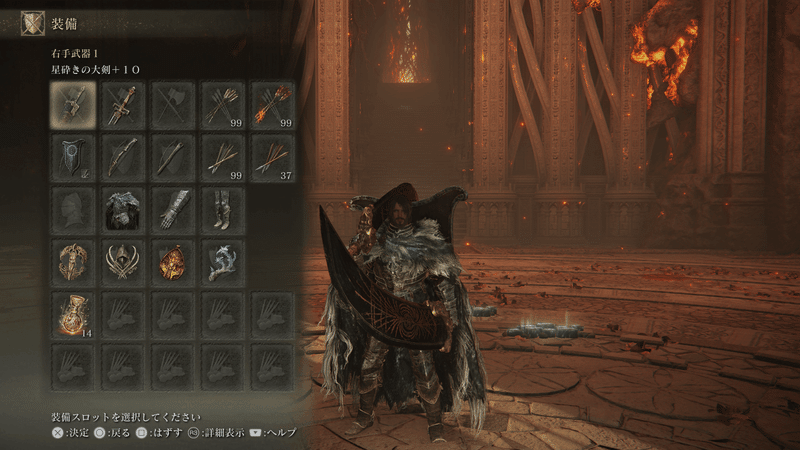Select the gauntlets slot
Viewport: 800px width, 450px height.
tap(173, 209)
